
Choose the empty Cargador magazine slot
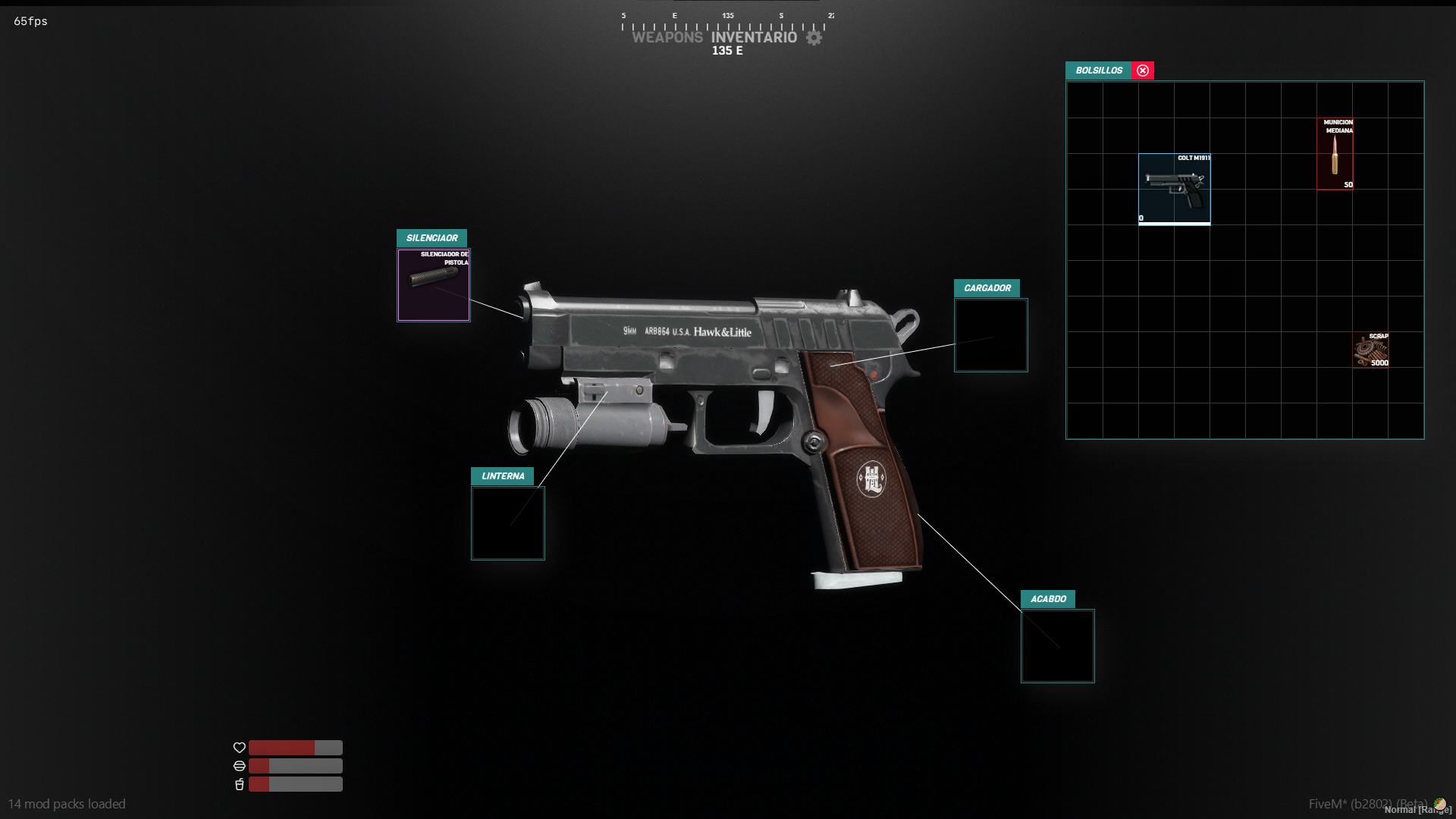[x=990, y=335]
